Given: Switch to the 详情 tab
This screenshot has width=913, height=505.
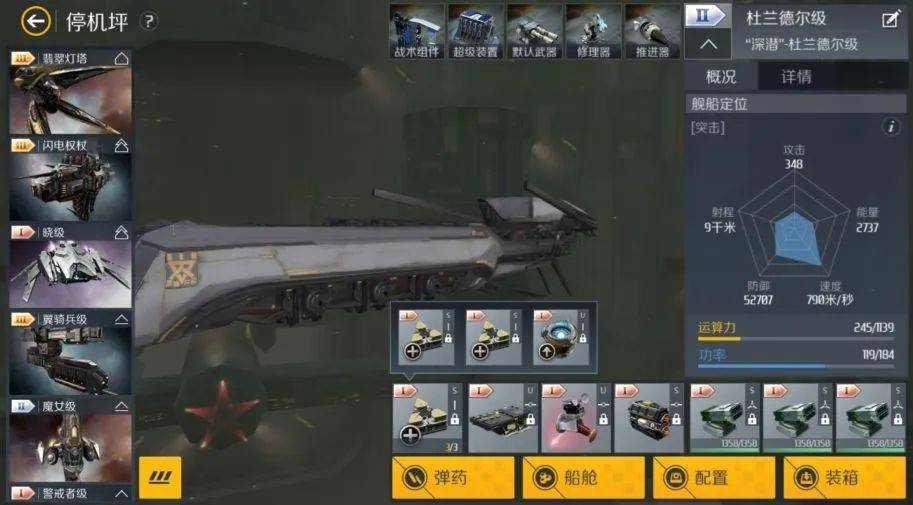Looking at the screenshot, I should tap(797, 77).
